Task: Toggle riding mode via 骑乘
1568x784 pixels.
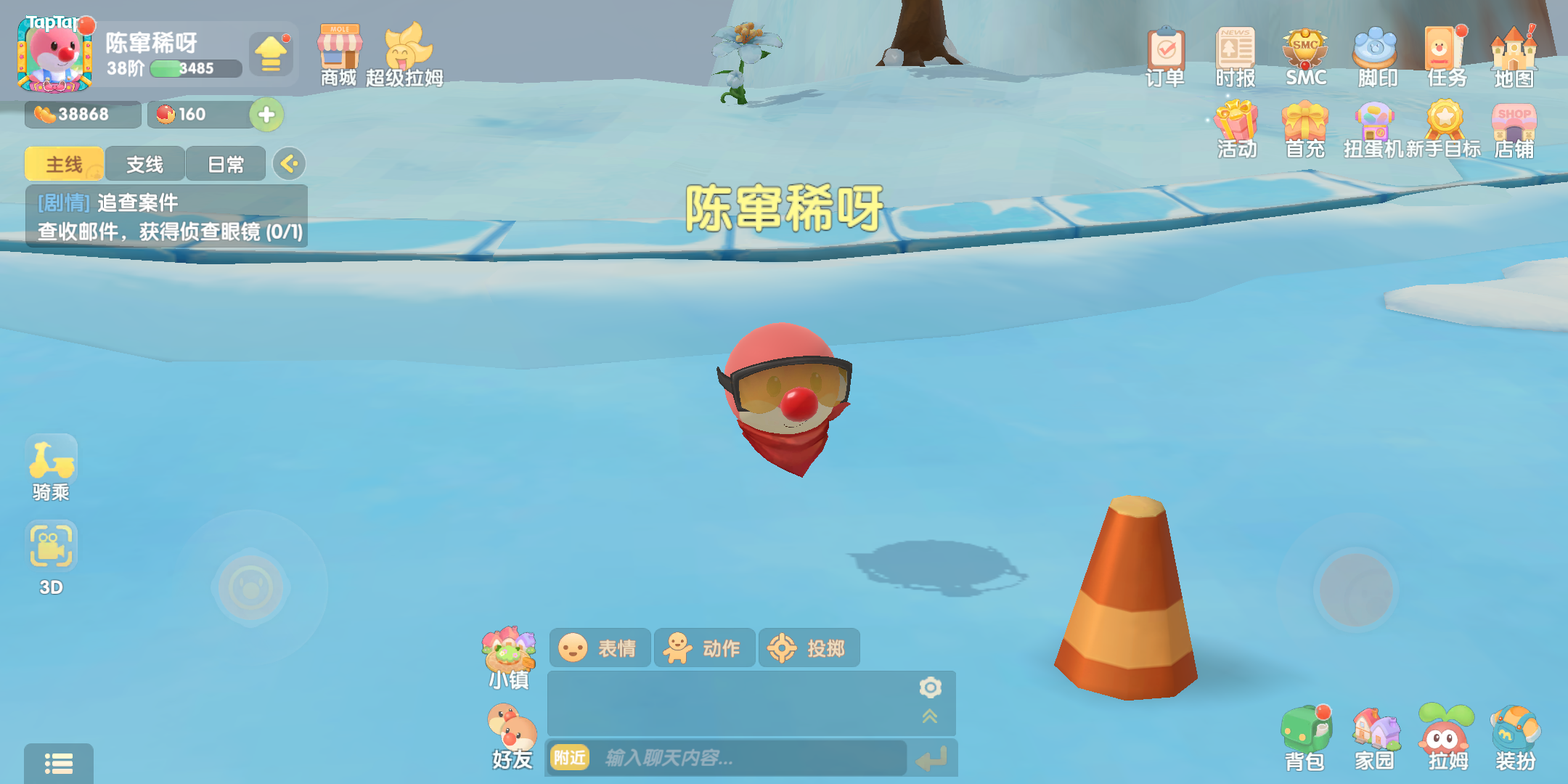Action: [52, 457]
